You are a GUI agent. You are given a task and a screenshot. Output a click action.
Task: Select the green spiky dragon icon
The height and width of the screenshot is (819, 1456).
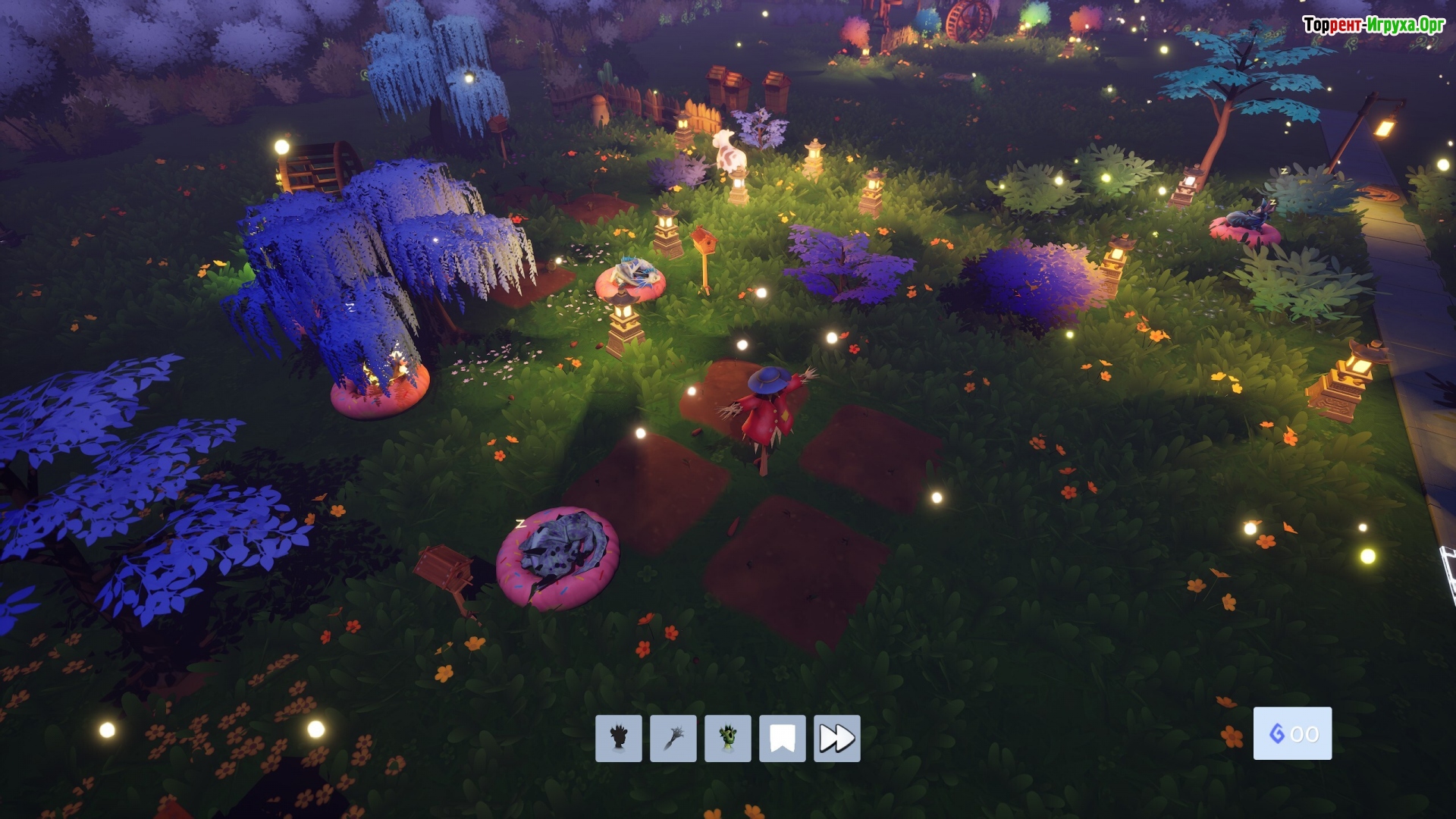pyautogui.click(x=727, y=738)
